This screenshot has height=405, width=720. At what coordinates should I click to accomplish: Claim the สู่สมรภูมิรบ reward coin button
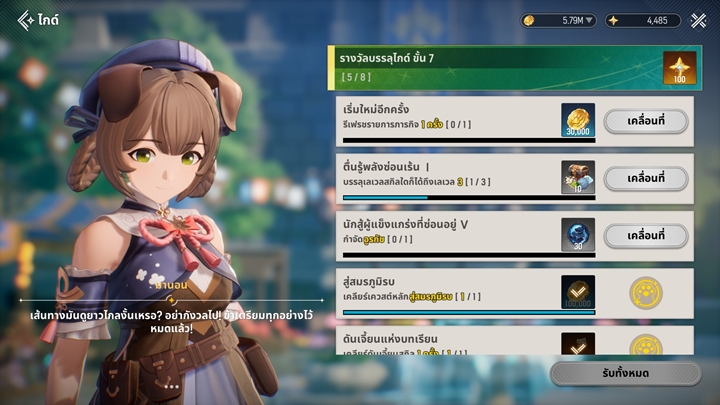click(x=645, y=293)
